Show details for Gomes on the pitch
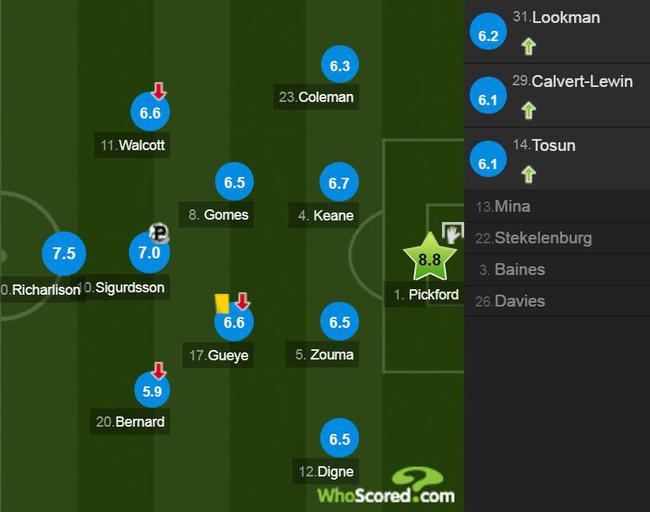Image resolution: width=650 pixels, height=512 pixels. point(234,183)
